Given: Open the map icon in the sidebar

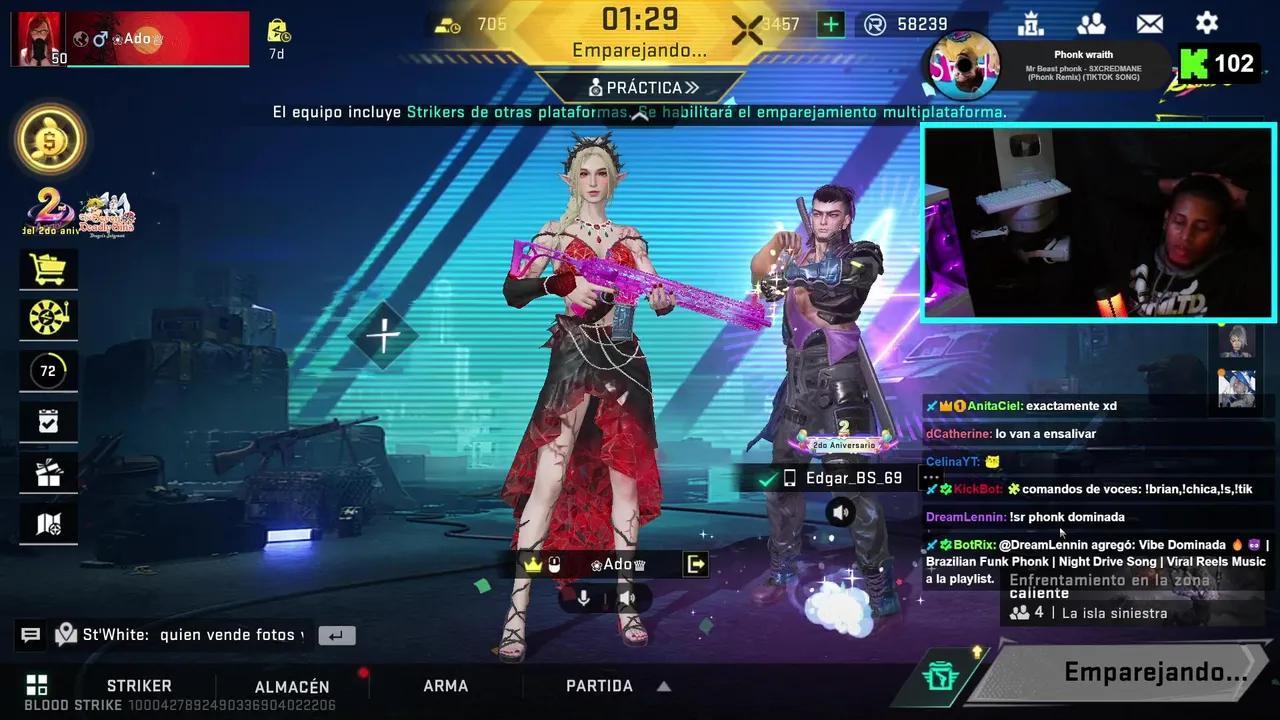Looking at the screenshot, I should coord(48,523).
